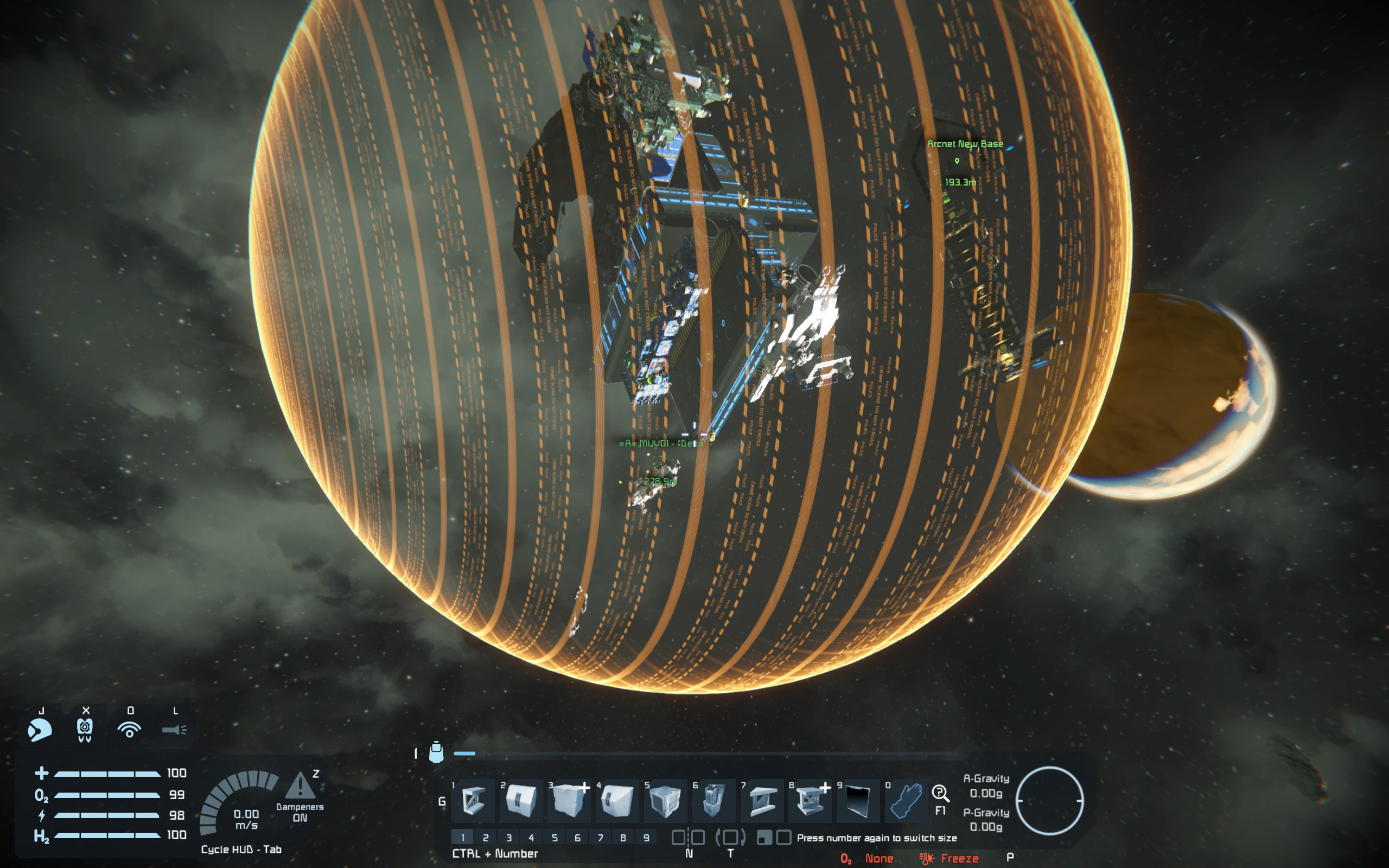Switch to toolbar page 2
The image size is (1389, 868).
pyautogui.click(x=486, y=838)
